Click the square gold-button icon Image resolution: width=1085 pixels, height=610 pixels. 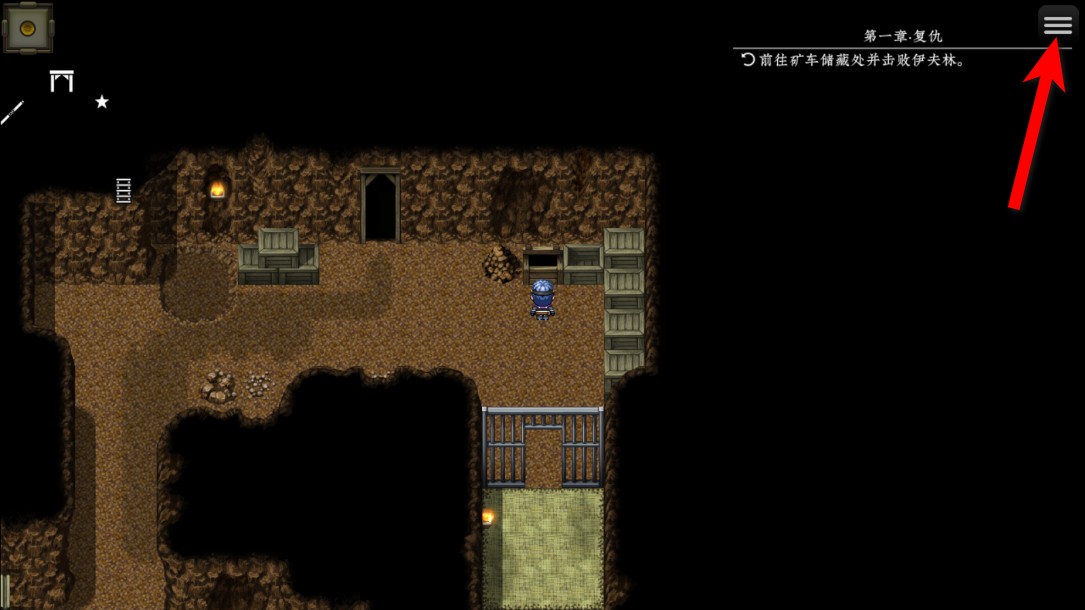(x=28, y=28)
